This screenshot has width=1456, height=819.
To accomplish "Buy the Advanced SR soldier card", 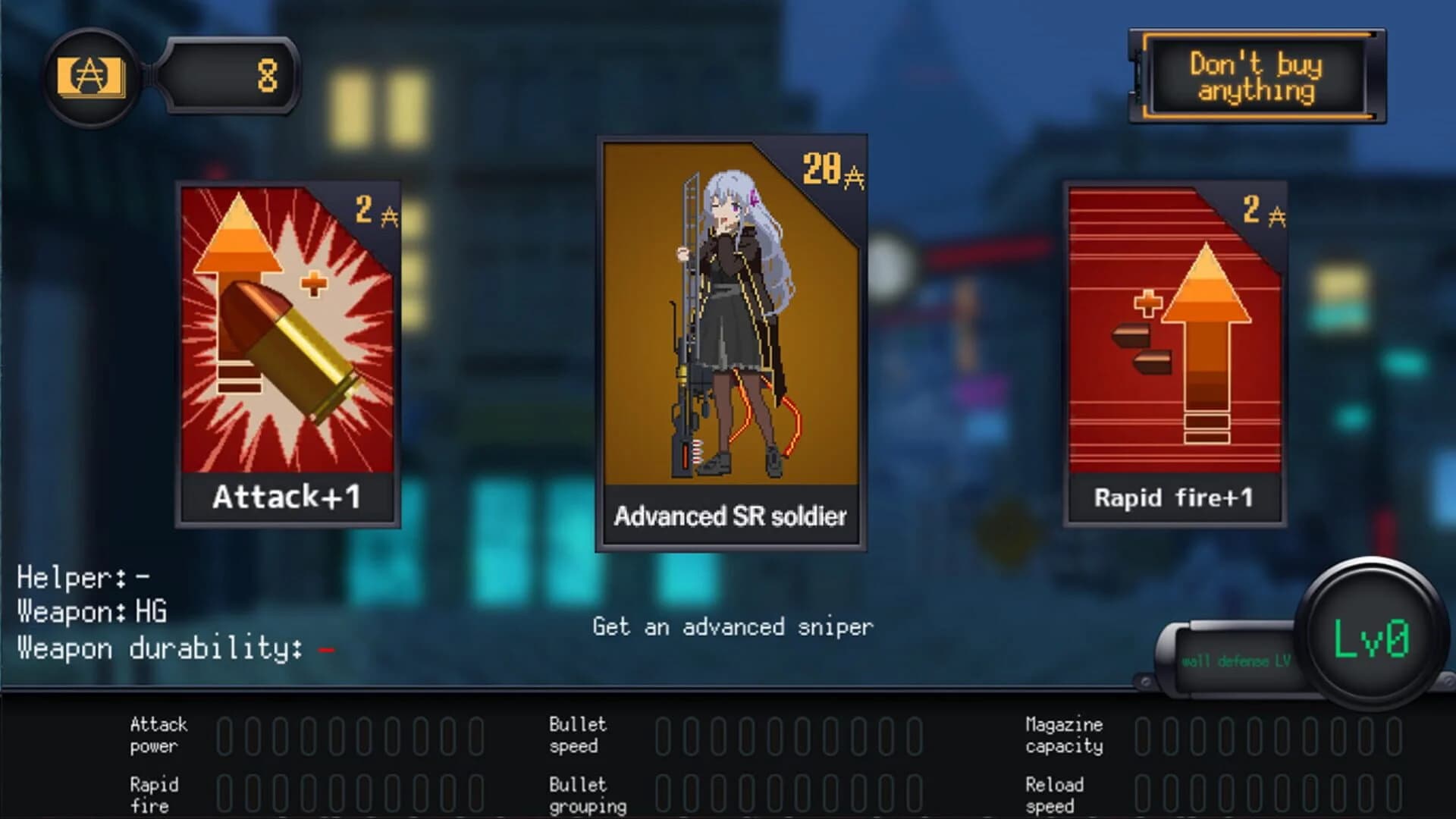I will [x=732, y=341].
